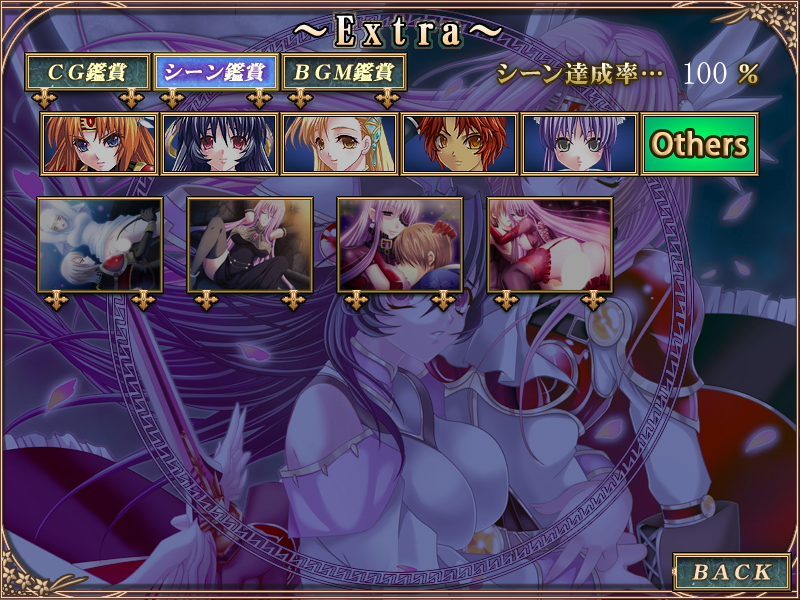The width and height of the screenshot is (800, 600).
Task: View the red-toned pink-haired scene thumbnail
Action: [550, 244]
